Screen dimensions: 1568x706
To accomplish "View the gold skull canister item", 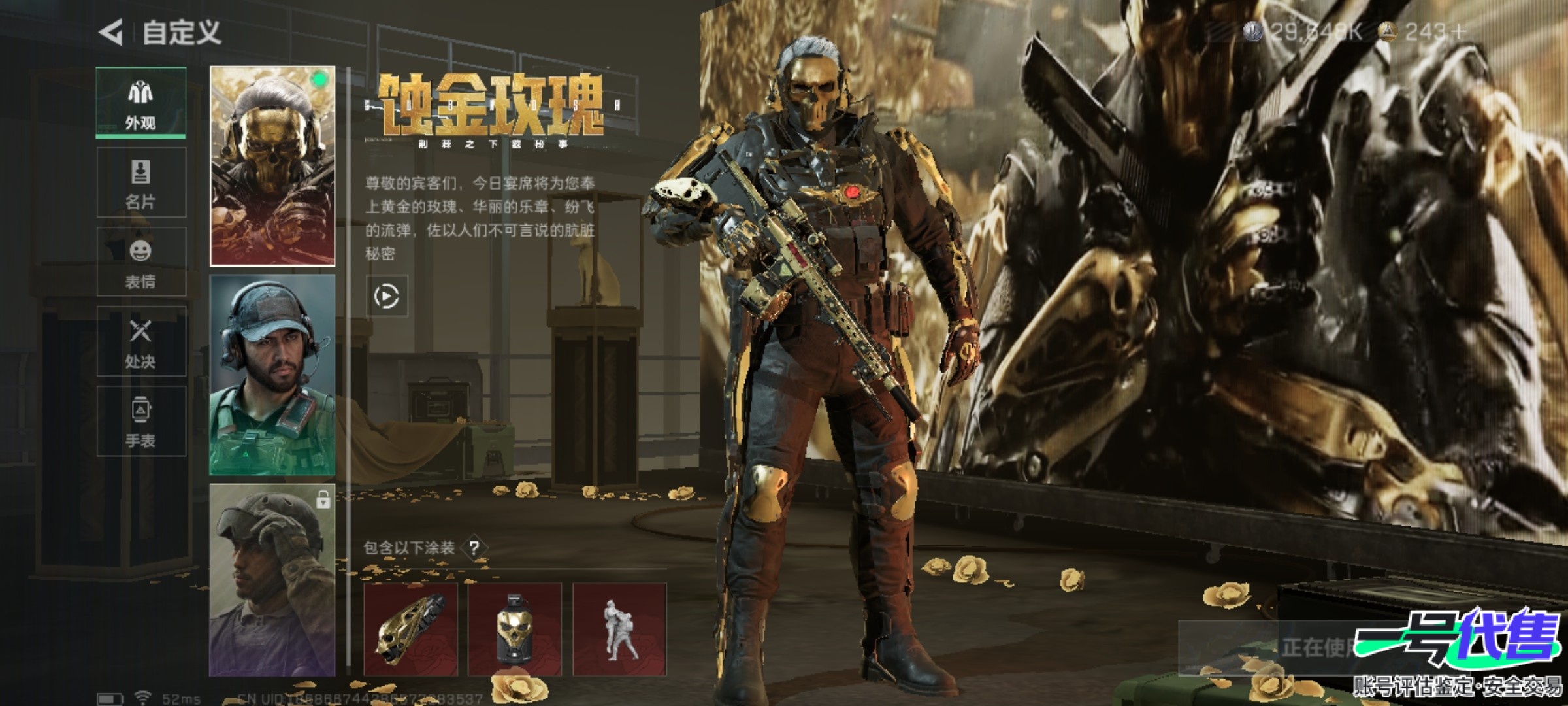I will pos(515,630).
